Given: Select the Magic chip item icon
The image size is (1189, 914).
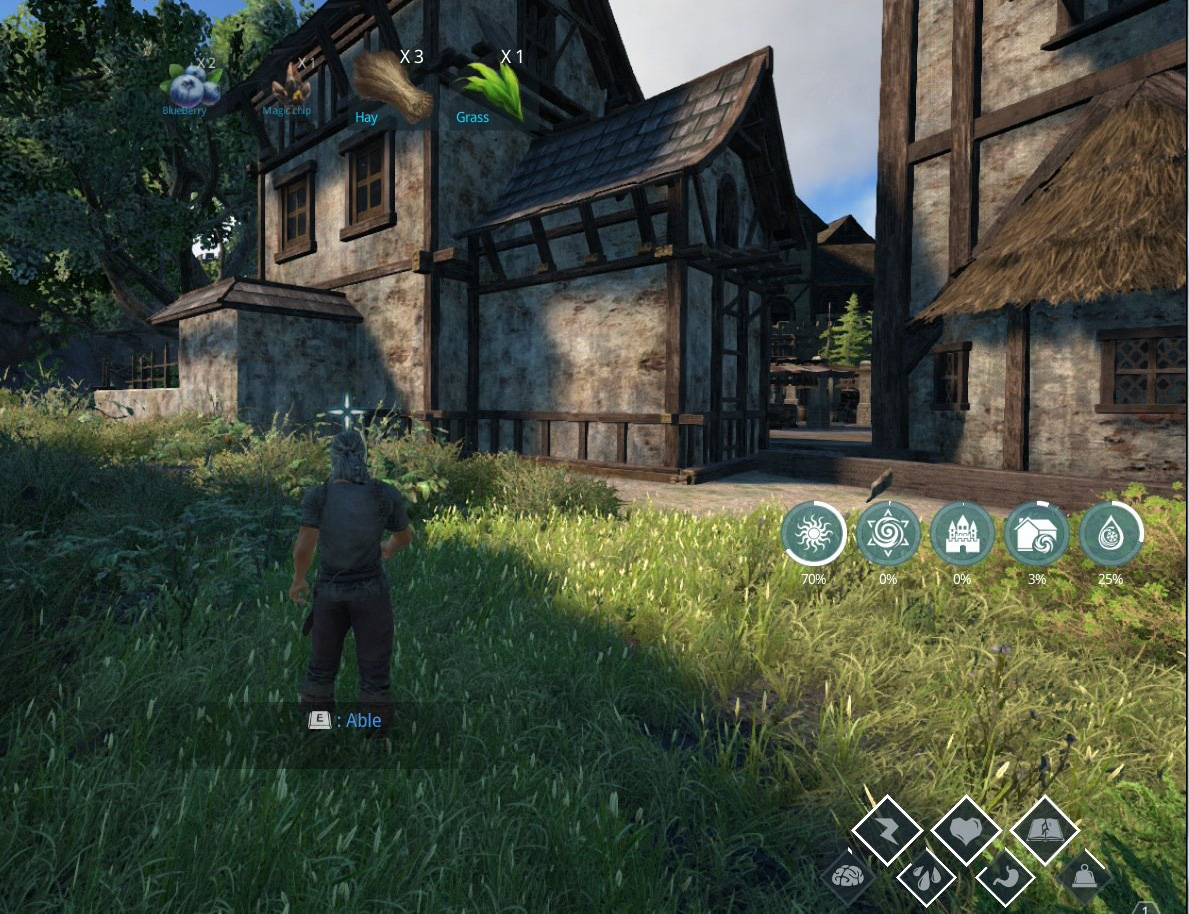Looking at the screenshot, I should (x=290, y=84).
